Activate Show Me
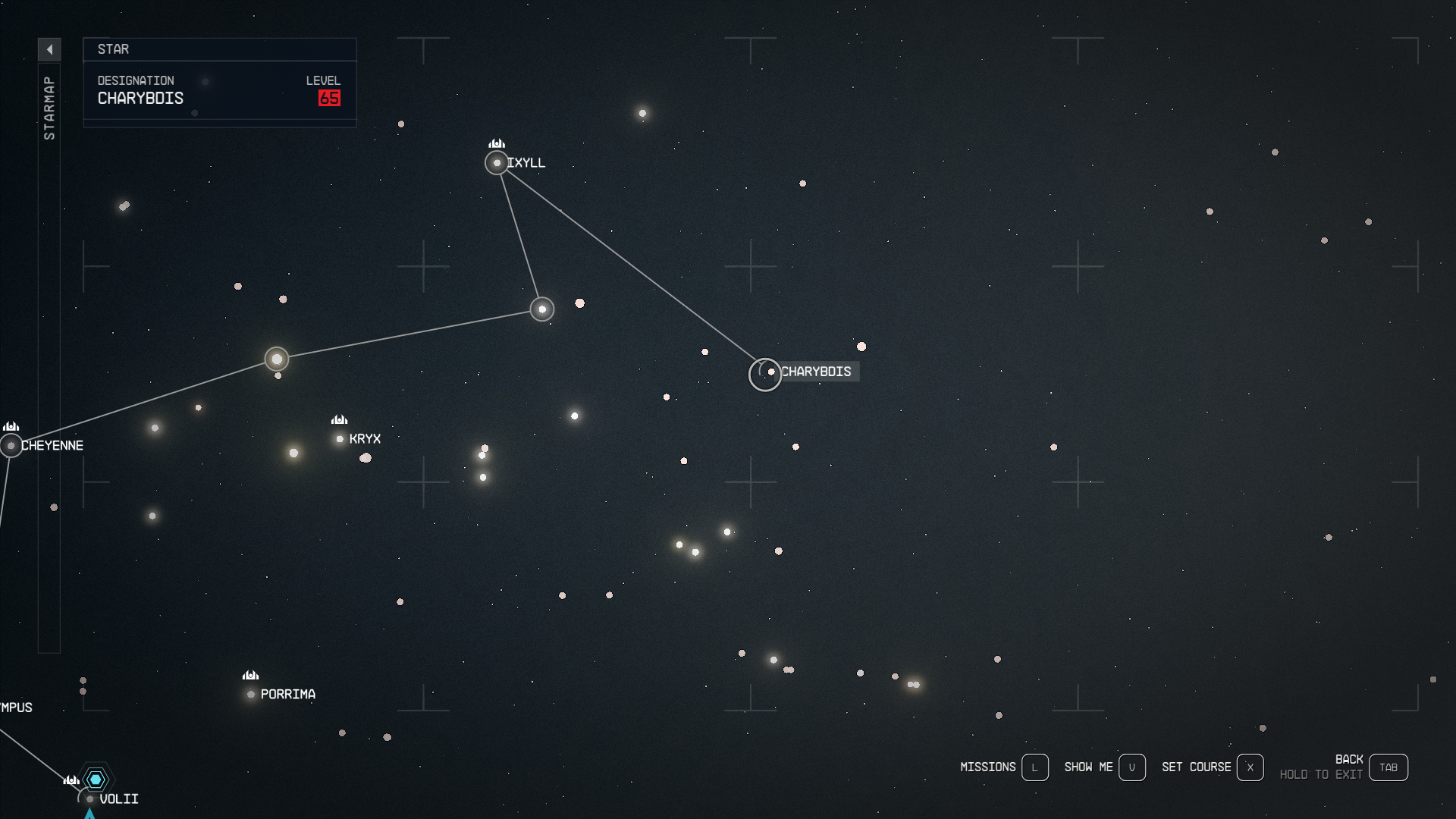This screenshot has width=1456, height=819. (1133, 767)
